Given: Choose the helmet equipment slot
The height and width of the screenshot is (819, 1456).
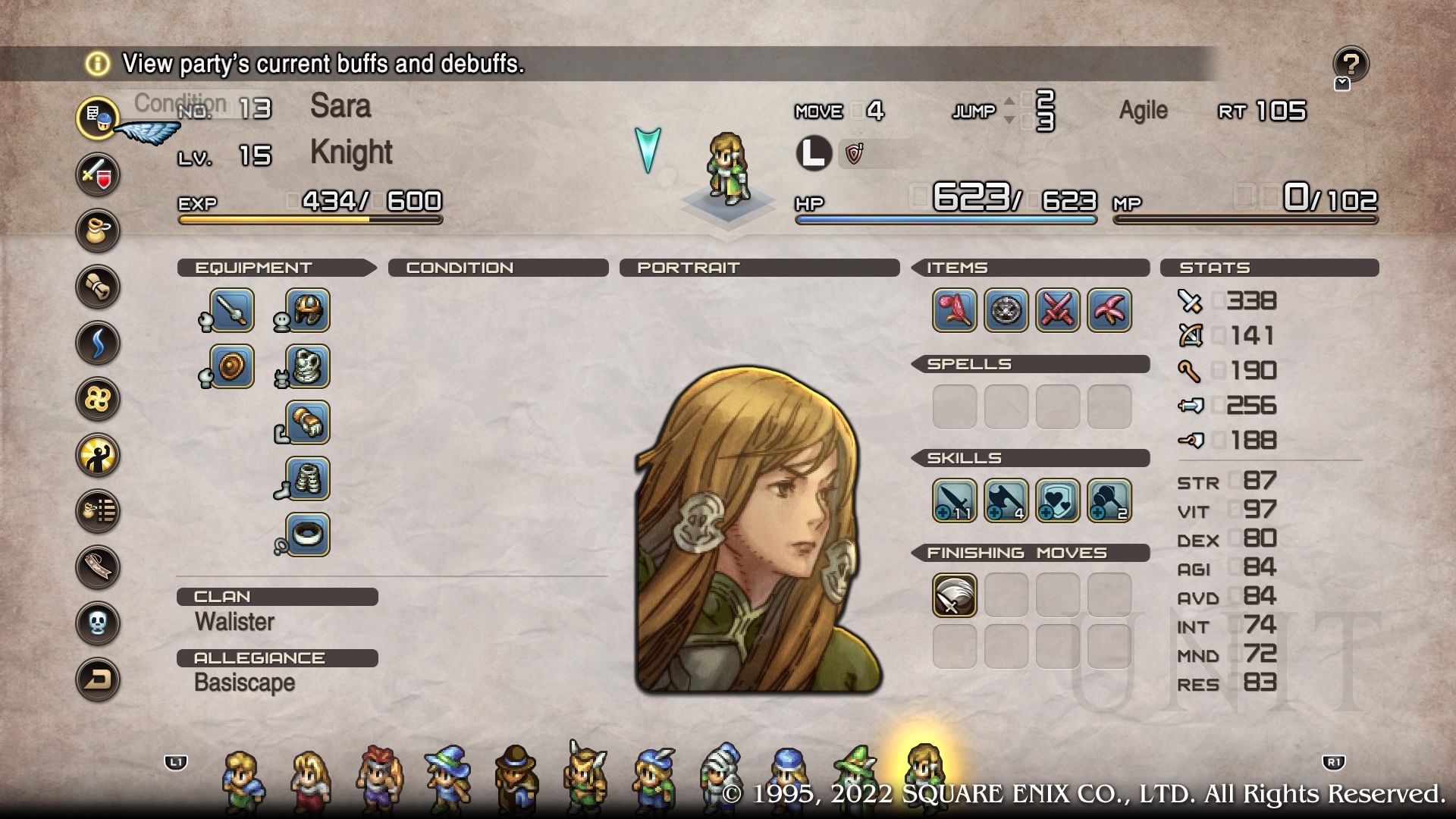Looking at the screenshot, I should (307, 310).
